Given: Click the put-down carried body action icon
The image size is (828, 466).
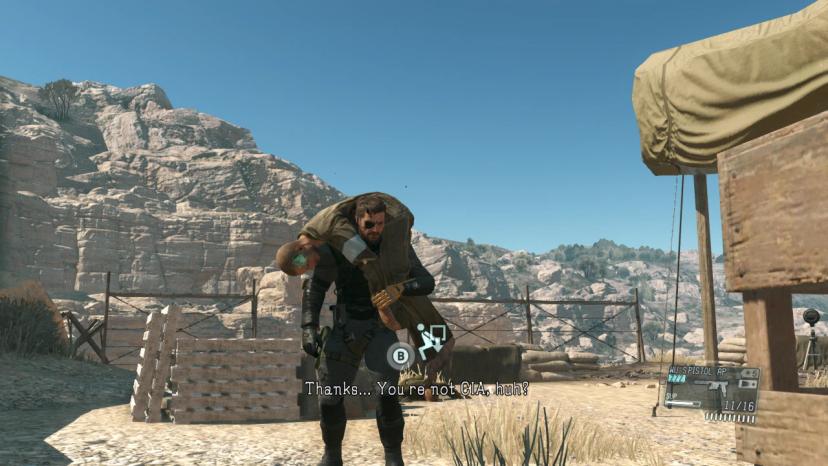Looking at the screenshot, I should pos(430,342).
